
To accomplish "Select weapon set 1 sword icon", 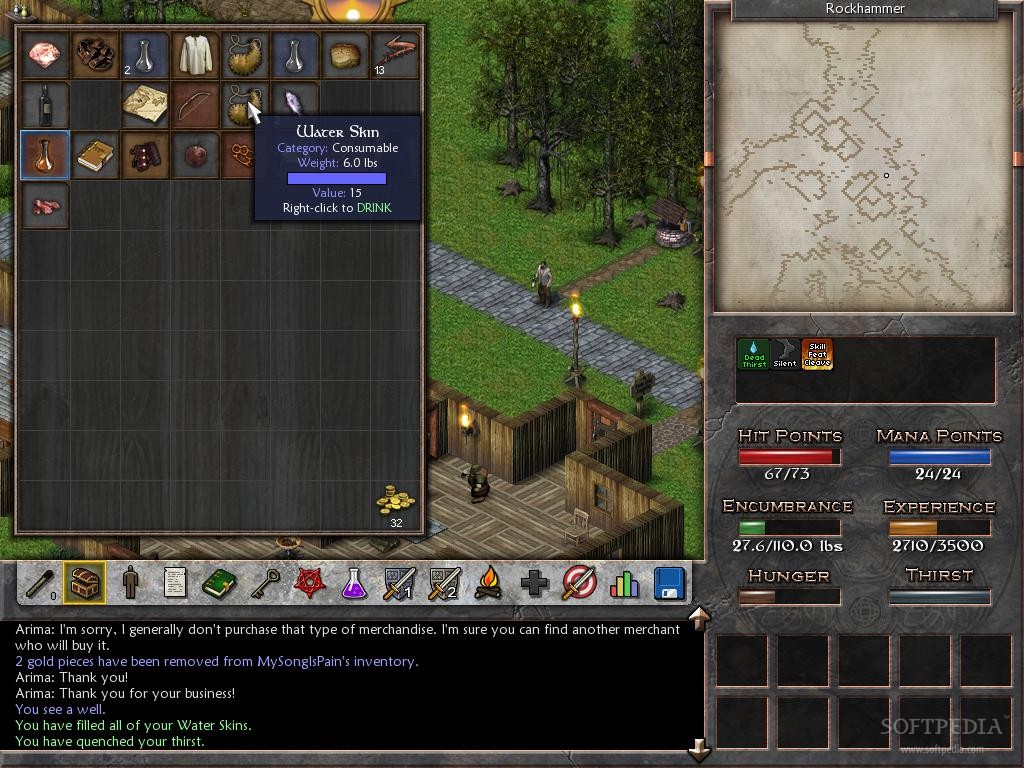I will coord(398,582).
